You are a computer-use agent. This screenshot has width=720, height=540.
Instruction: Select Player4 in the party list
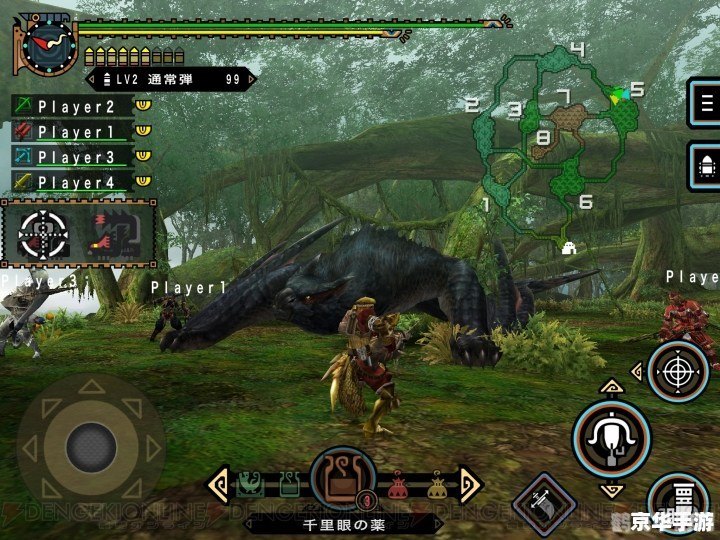click(x=75, y=182)
